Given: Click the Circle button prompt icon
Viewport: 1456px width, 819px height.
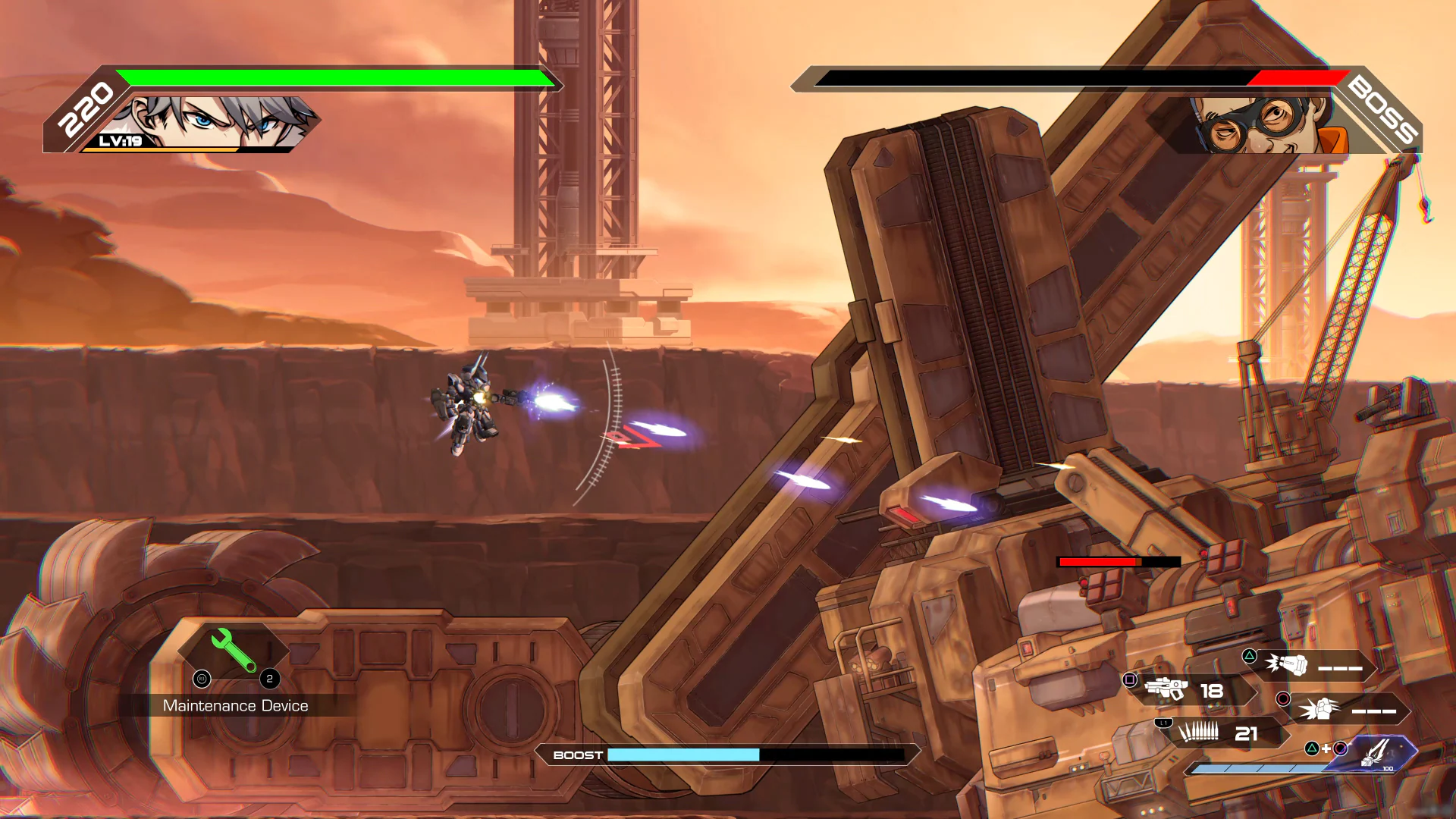Looking at the screenshot, I should (x=1283, y=700).
